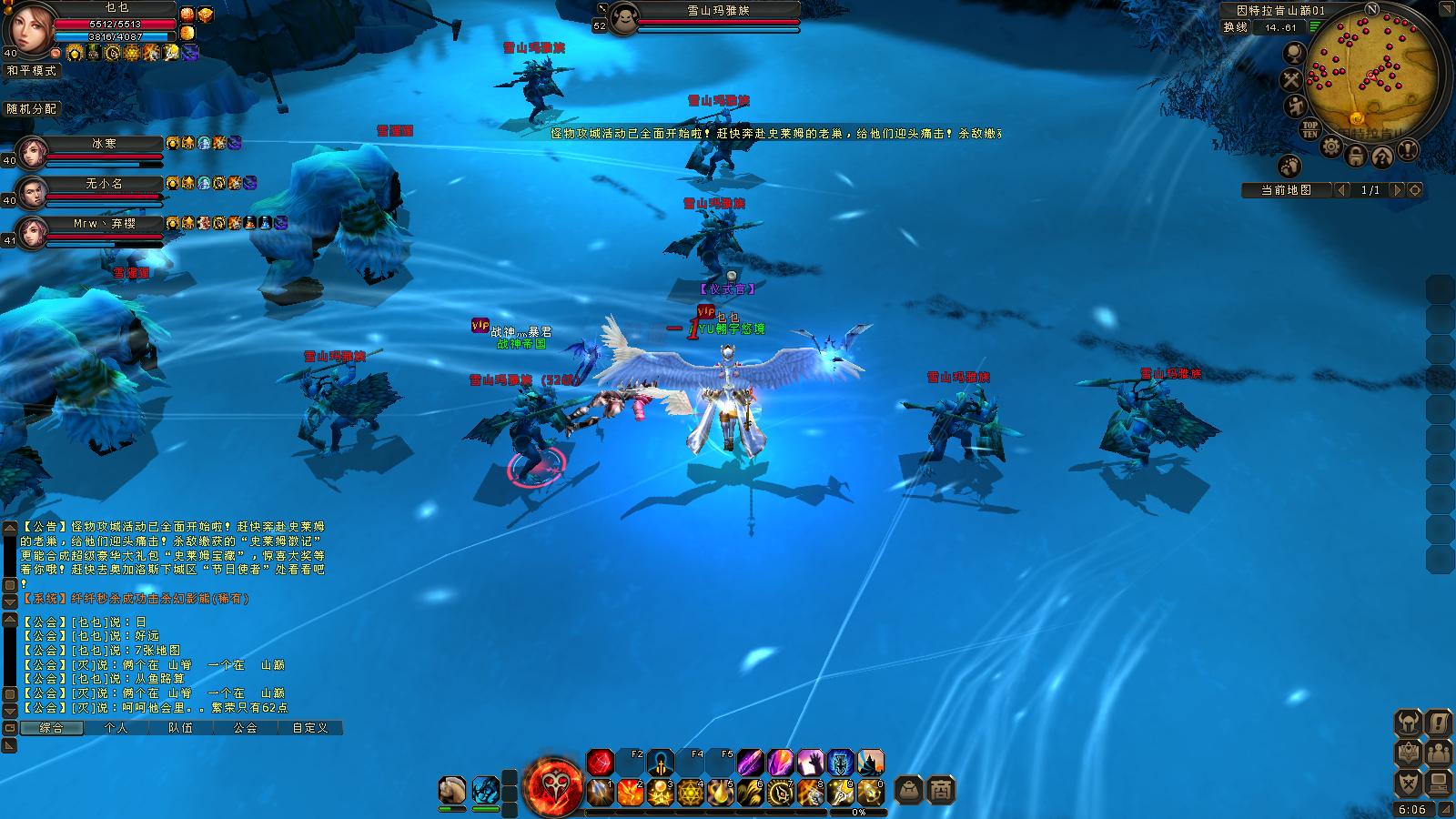Open the gear settings icon by the minimap

tap(1331, 146)
